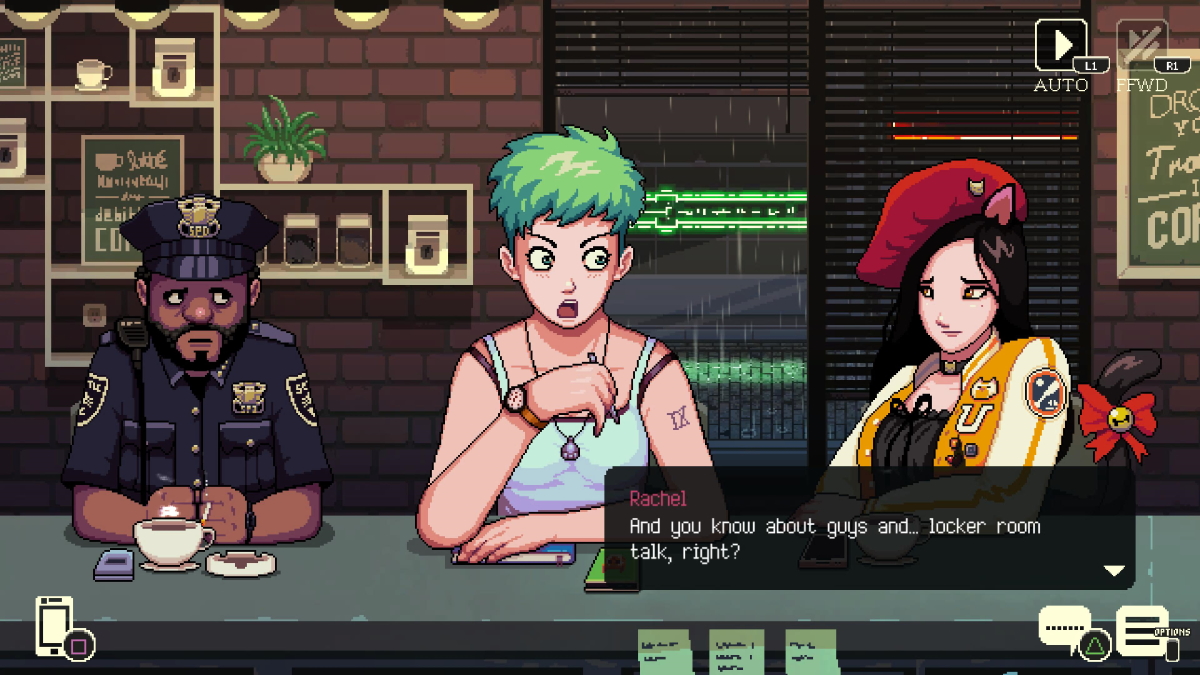The width and height of the screenshot is (1200, 675).
Task: Open the smartphone icon
Action: tap(53, 625)
